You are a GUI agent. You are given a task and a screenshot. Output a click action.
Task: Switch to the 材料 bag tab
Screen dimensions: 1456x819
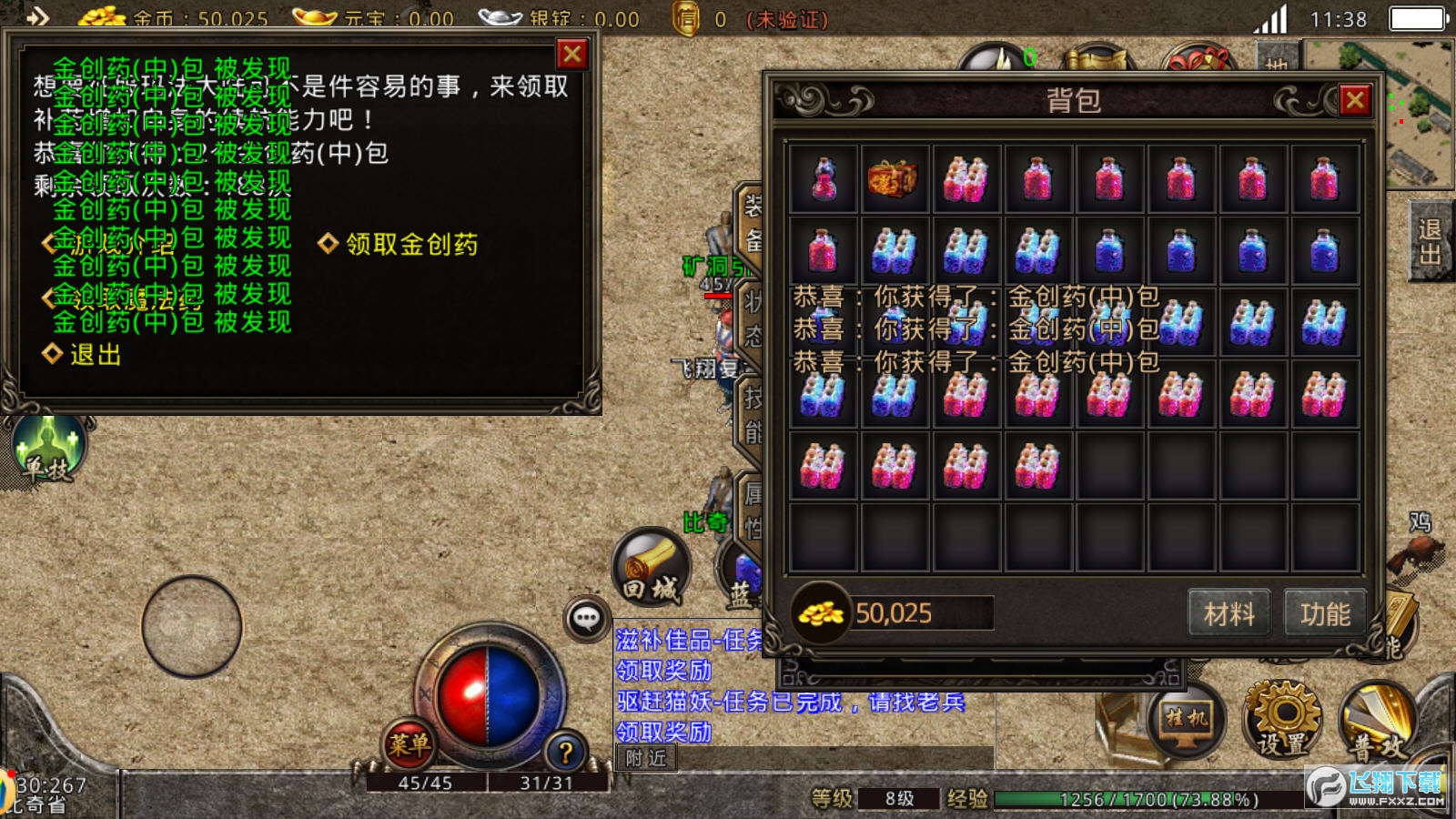(x=1228, y=614)
